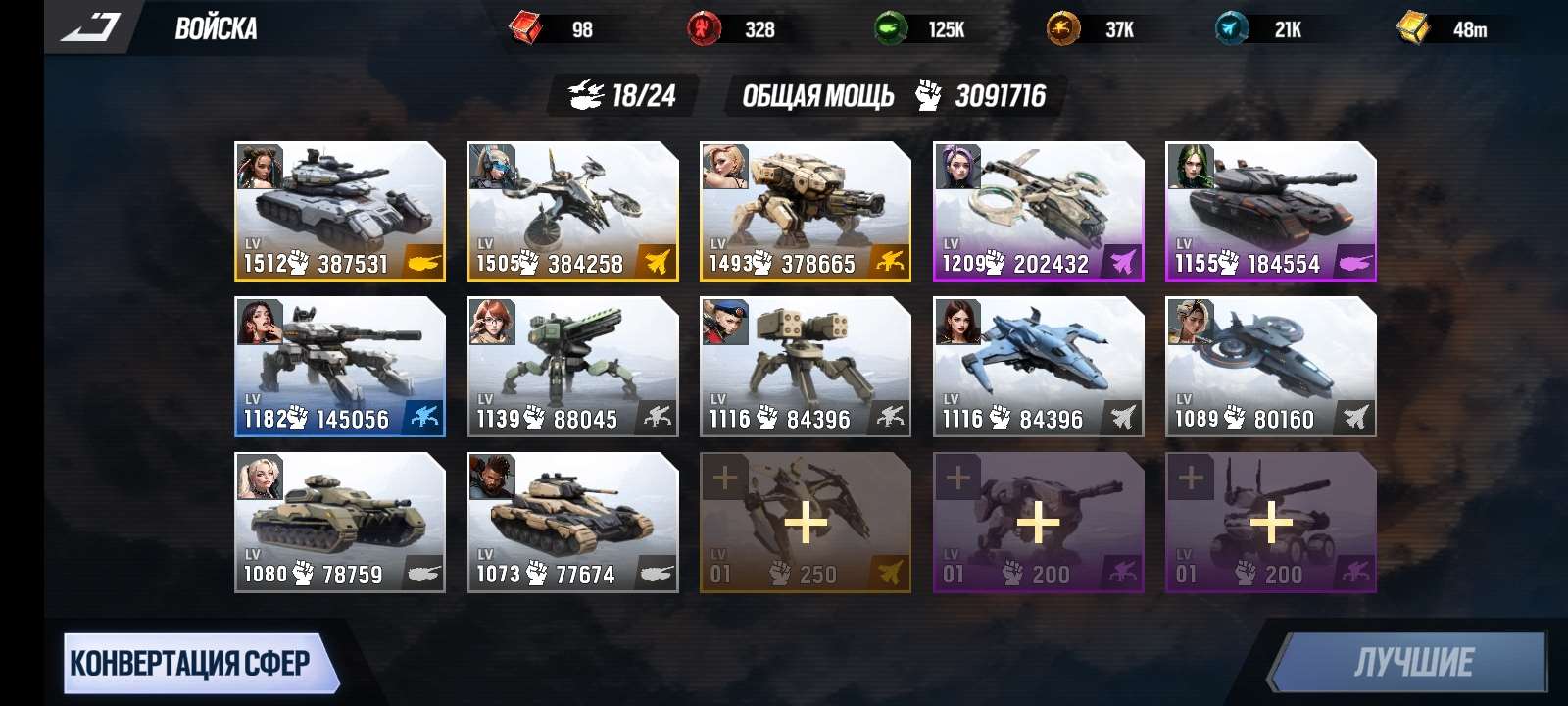
Task: Choose the level 1139 green mech card
Action: (x=572, y=366)
